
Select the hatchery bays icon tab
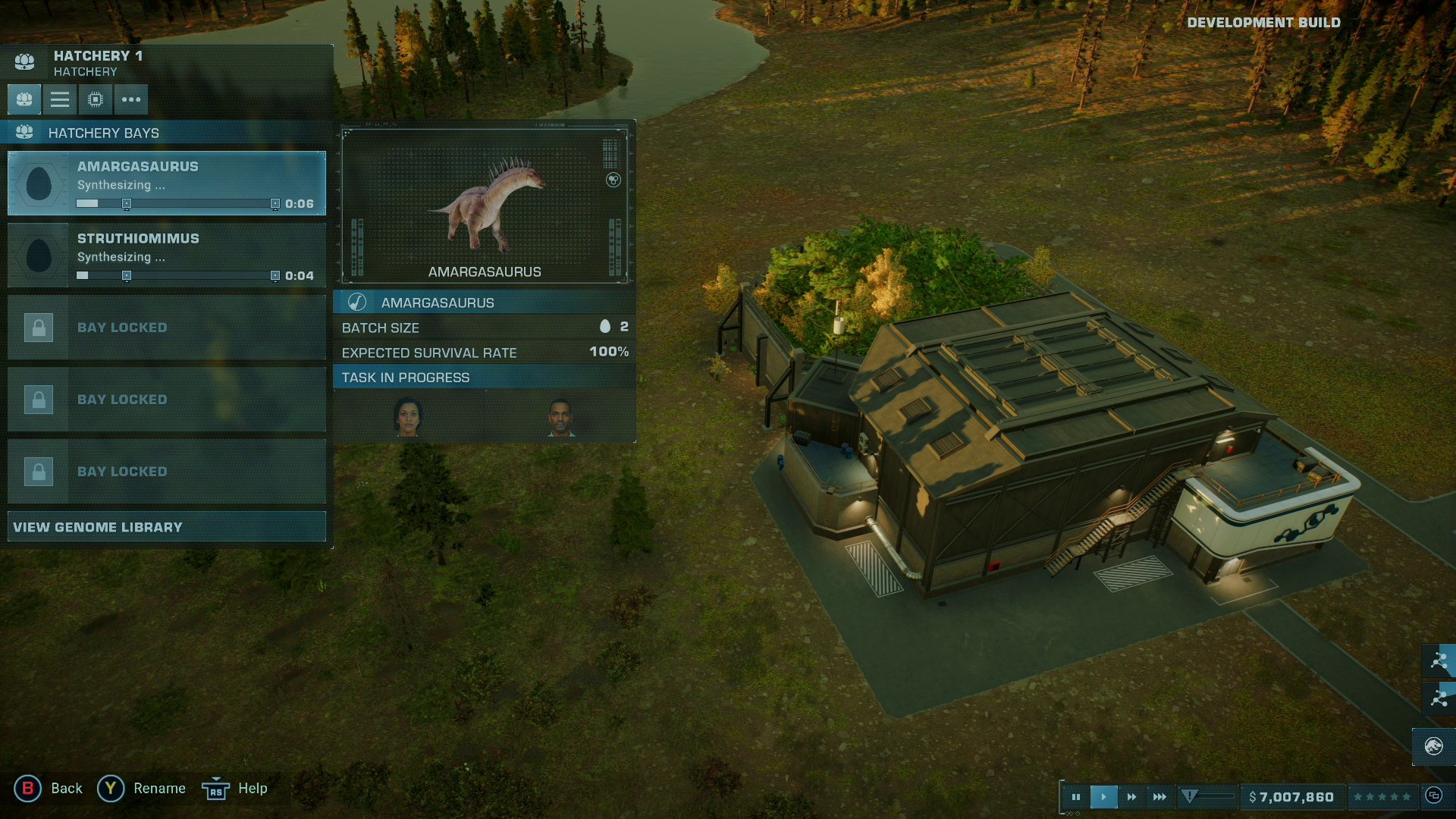pos(24,99)
